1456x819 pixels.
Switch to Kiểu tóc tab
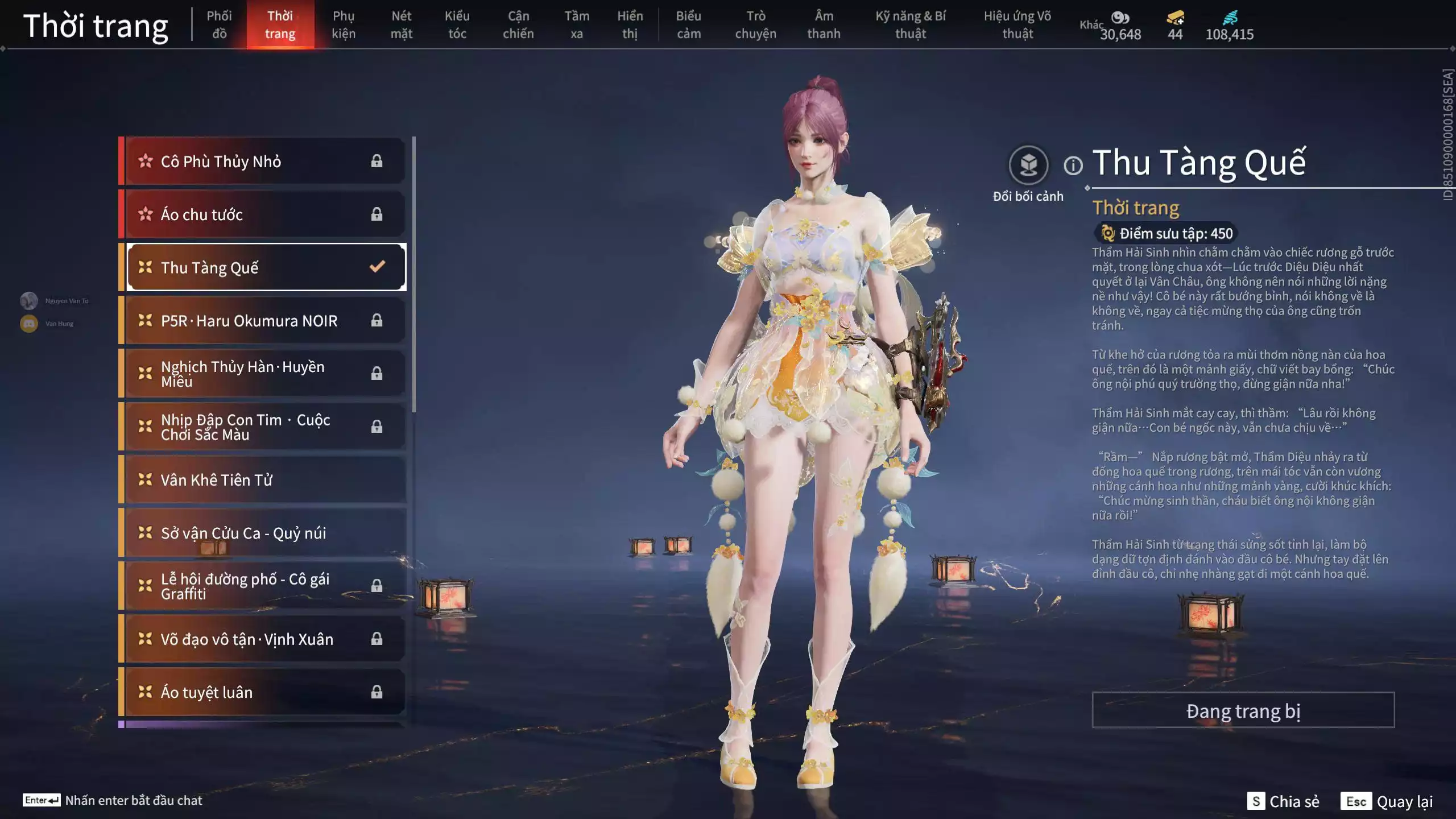[x=457, y=25]
